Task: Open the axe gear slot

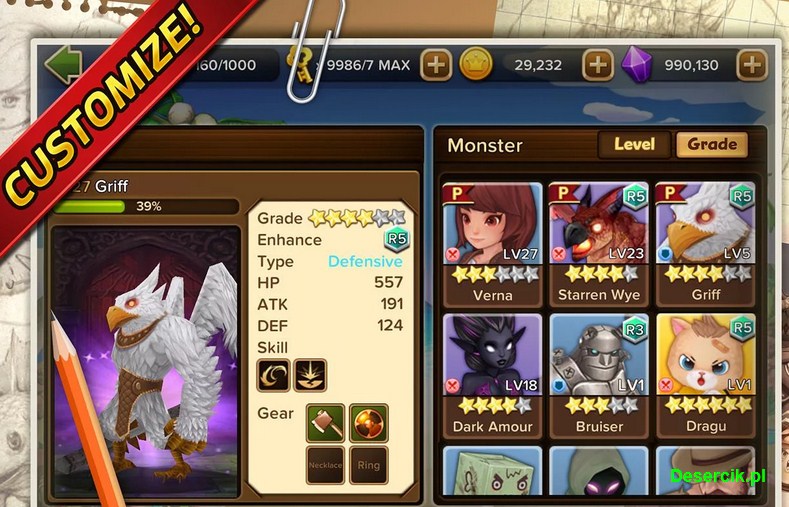Action: [x=325, y=422]
